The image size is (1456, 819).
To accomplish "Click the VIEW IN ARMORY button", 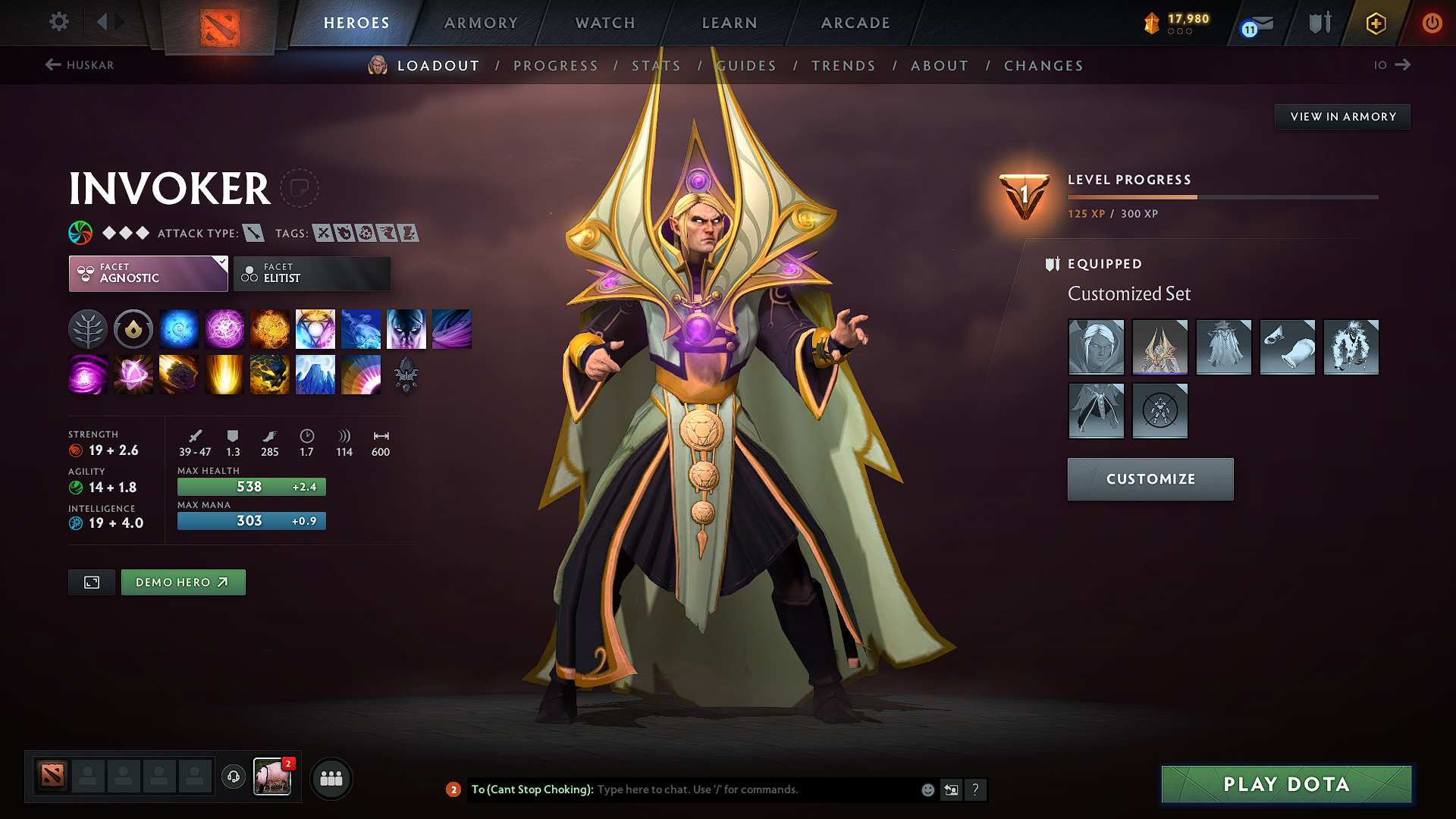I will tap(1342, 116).
